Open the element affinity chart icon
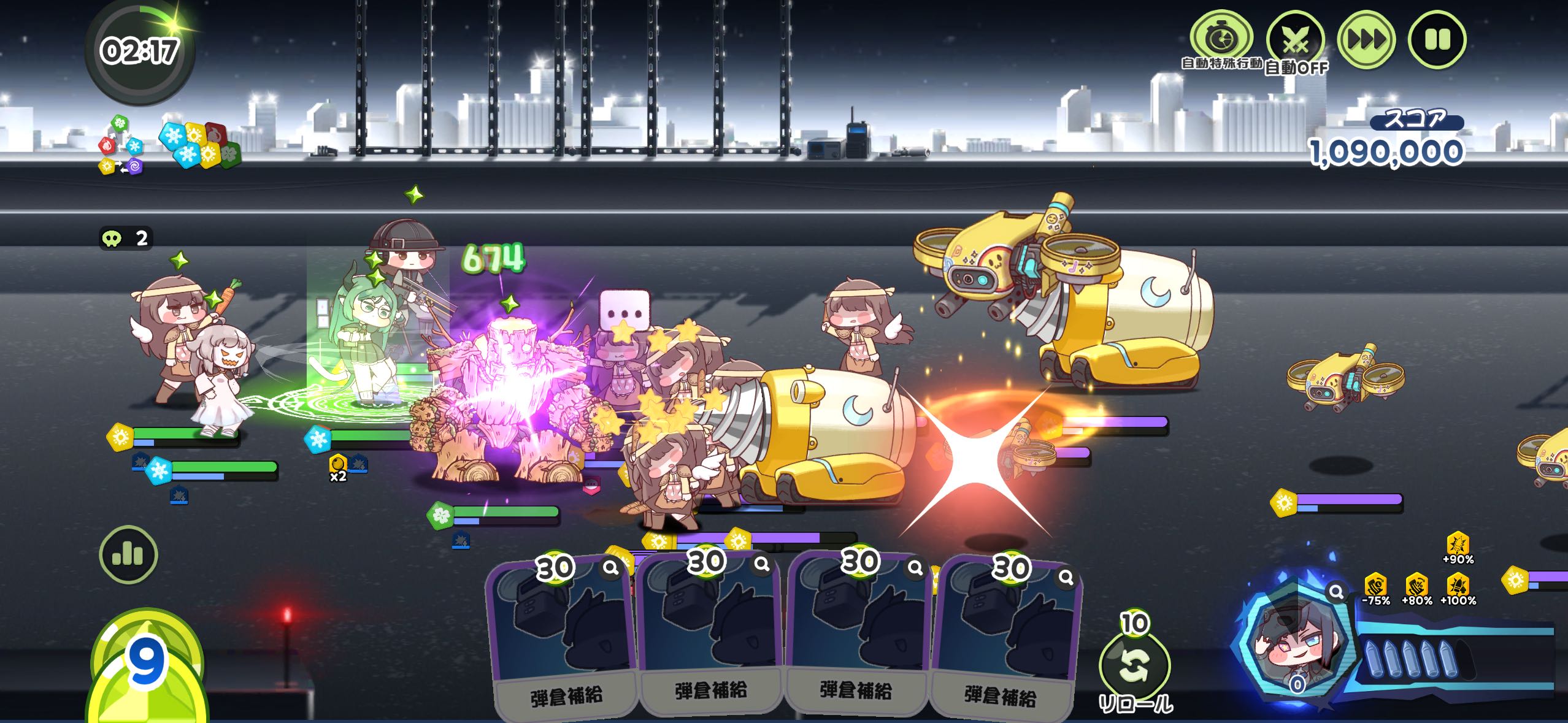1568x723 pixels. [121, 145]
